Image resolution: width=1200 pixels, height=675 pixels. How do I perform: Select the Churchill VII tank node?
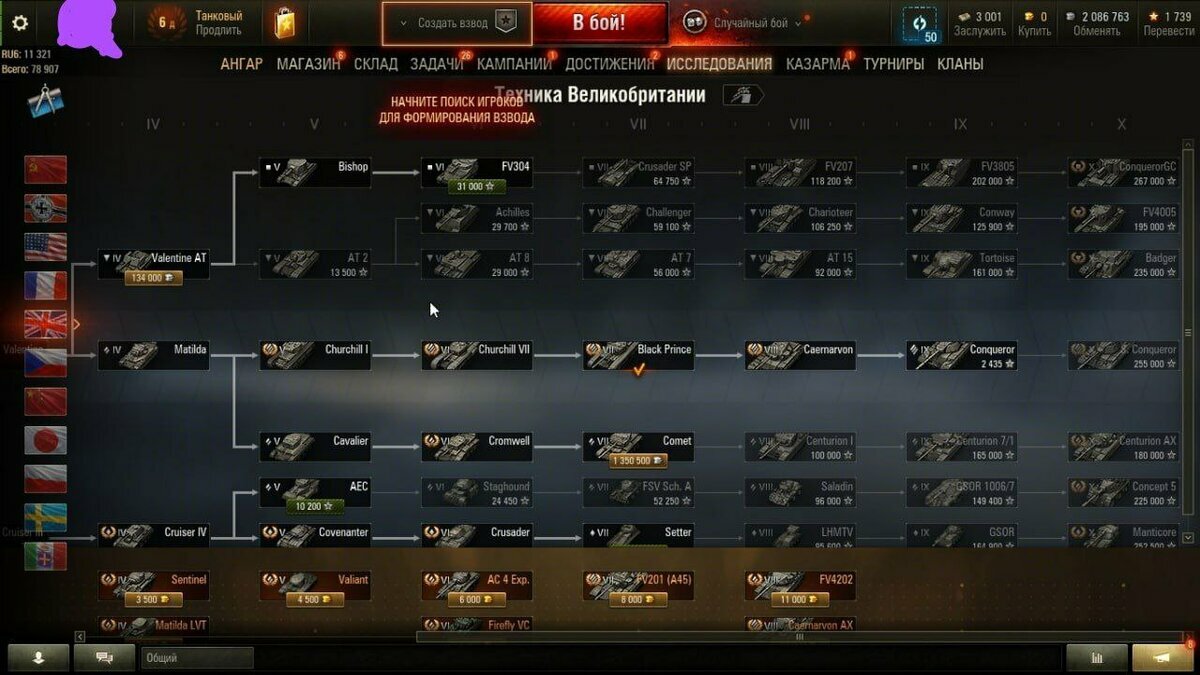(x=477, y=355)
